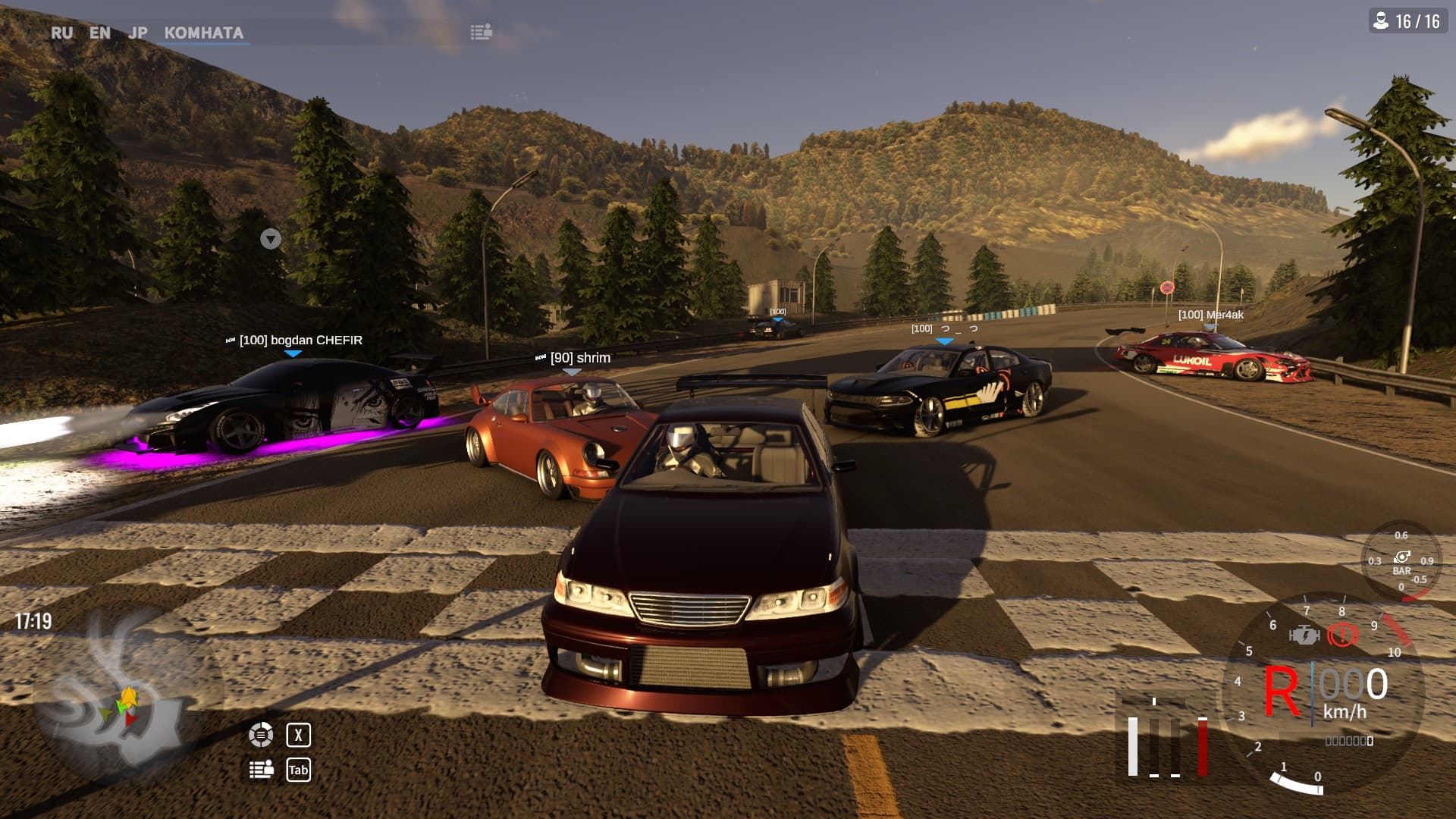Open the player list icon beside Tab
This screenshot has width=1456, height=819.
[262, 770]
